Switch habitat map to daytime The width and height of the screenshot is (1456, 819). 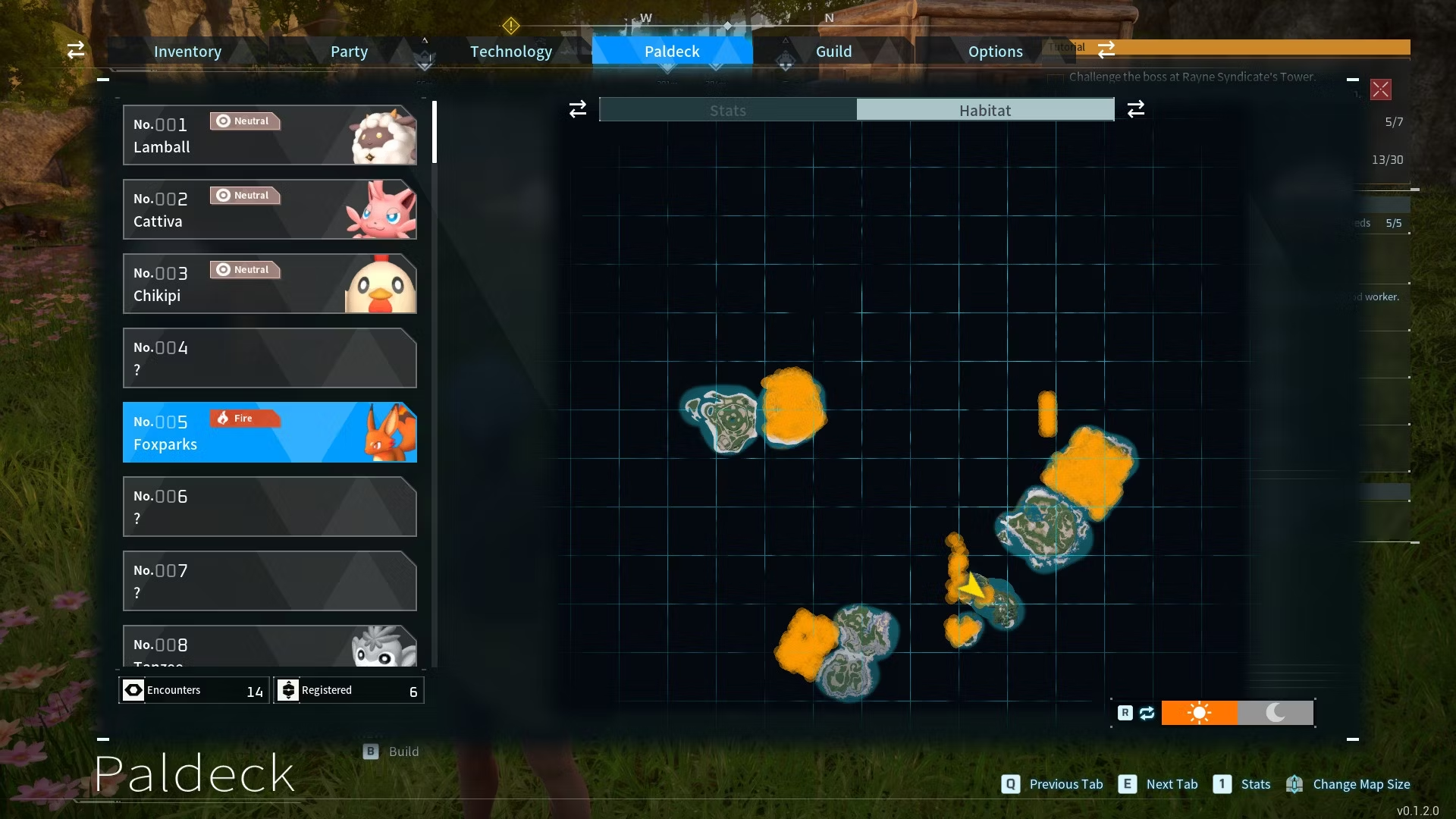1199,713
